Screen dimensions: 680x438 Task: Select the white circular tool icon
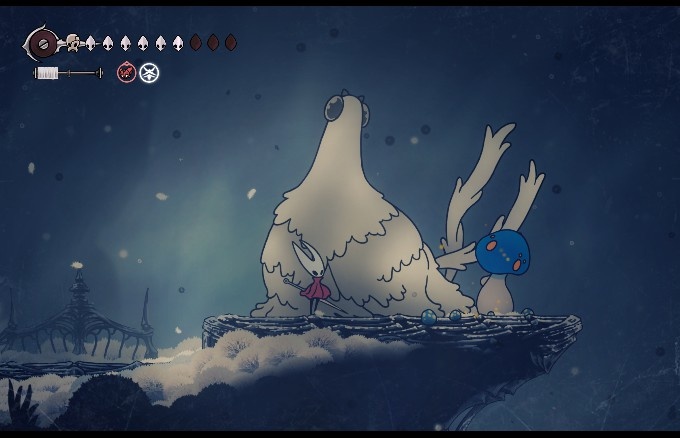click(149, 72)
